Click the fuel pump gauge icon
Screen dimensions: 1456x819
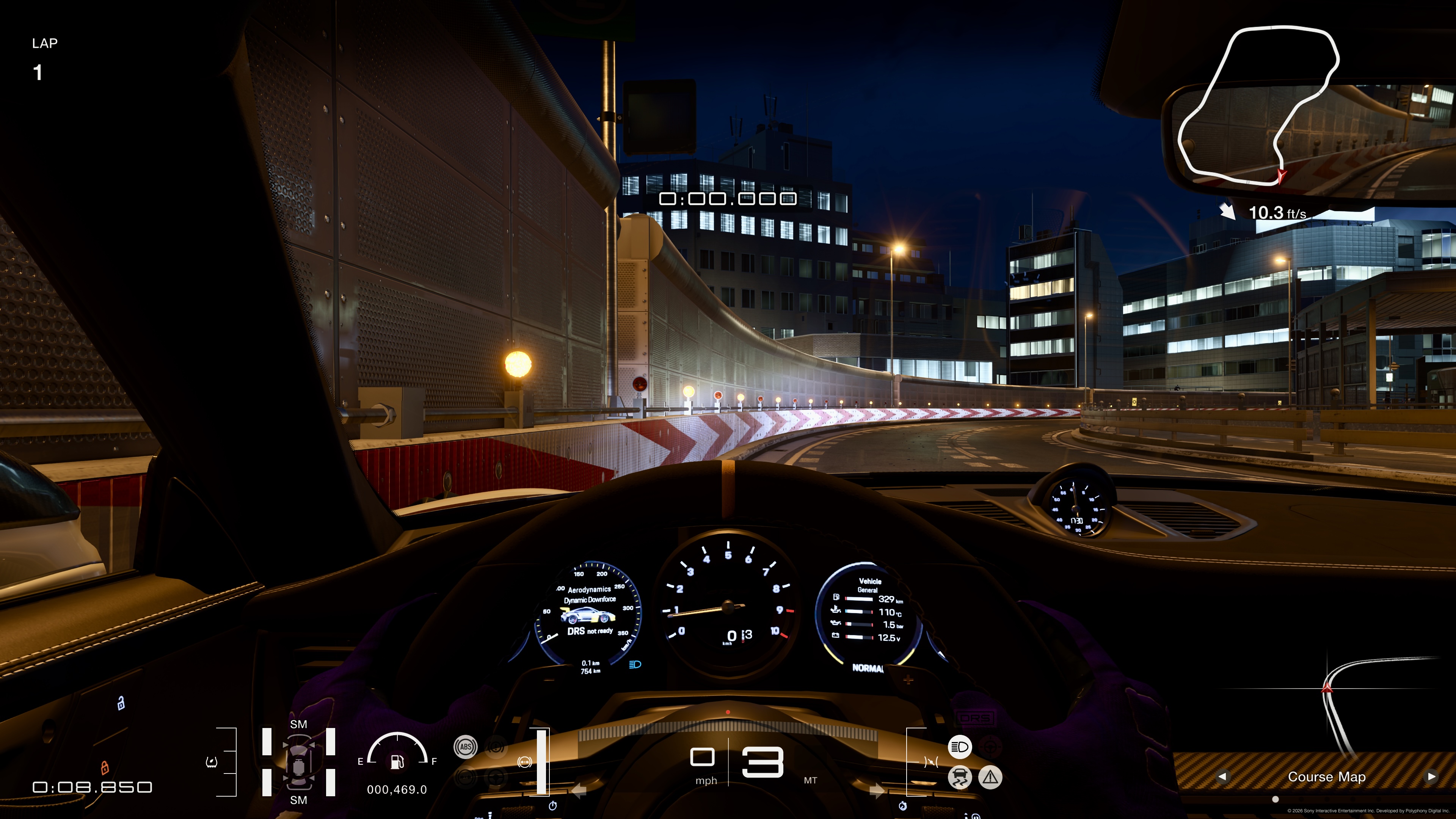coord(397,761)
